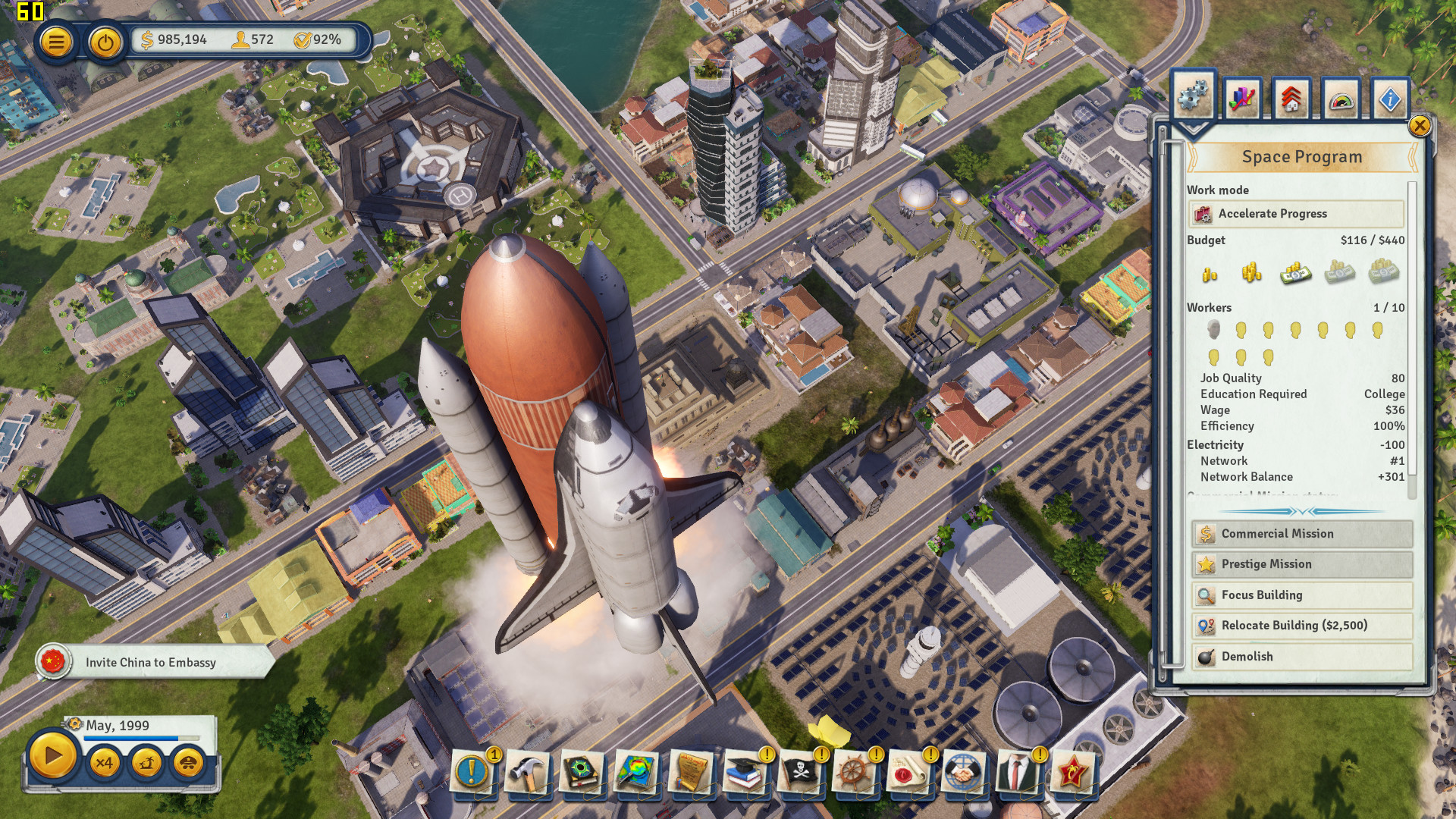Screen dimensions: 1456x819
Task: Close the Space Program panel
Action: point(1419,126)
